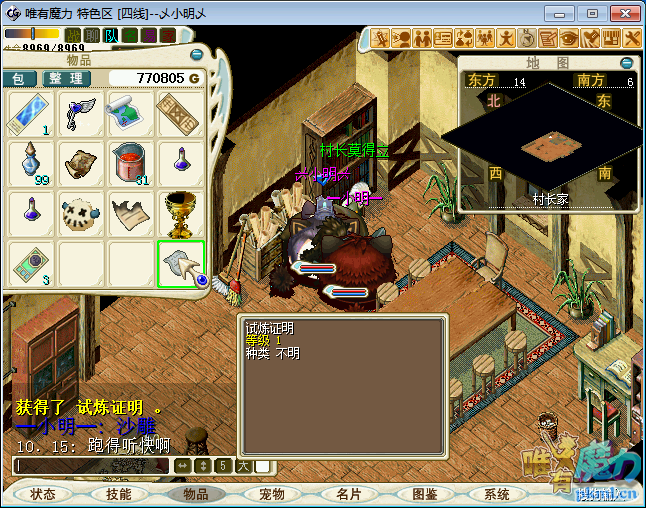Select the golden chalice item

click(182, 212)
